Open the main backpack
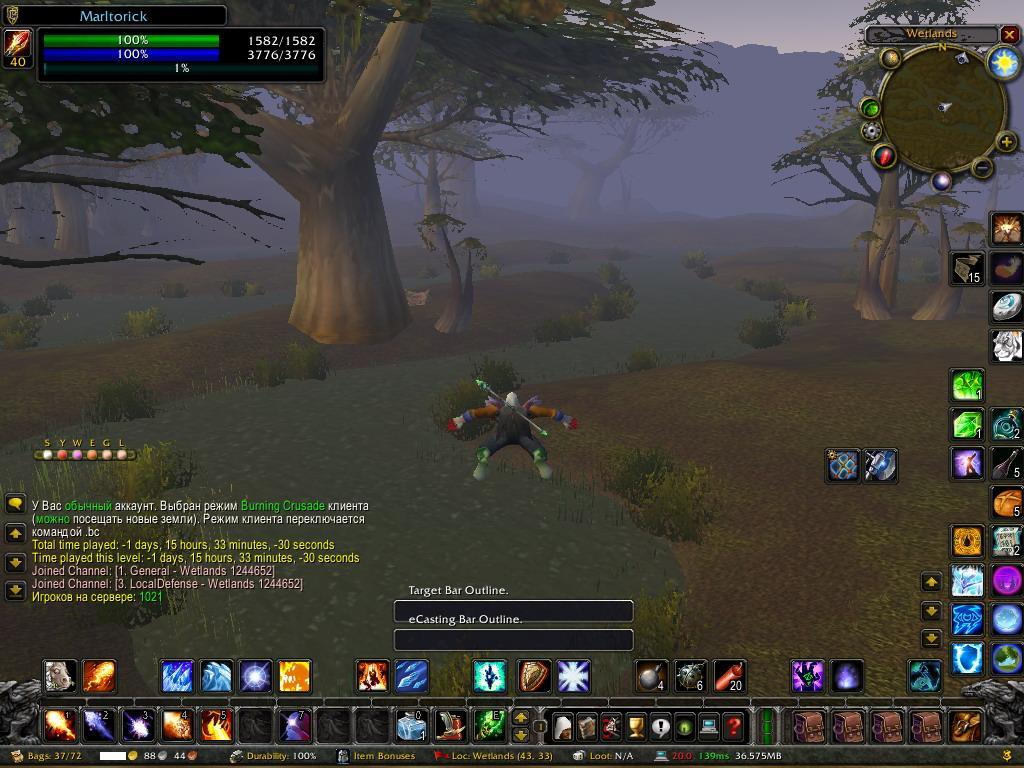This screenshot has height=768, width=1024. (965, 725)
